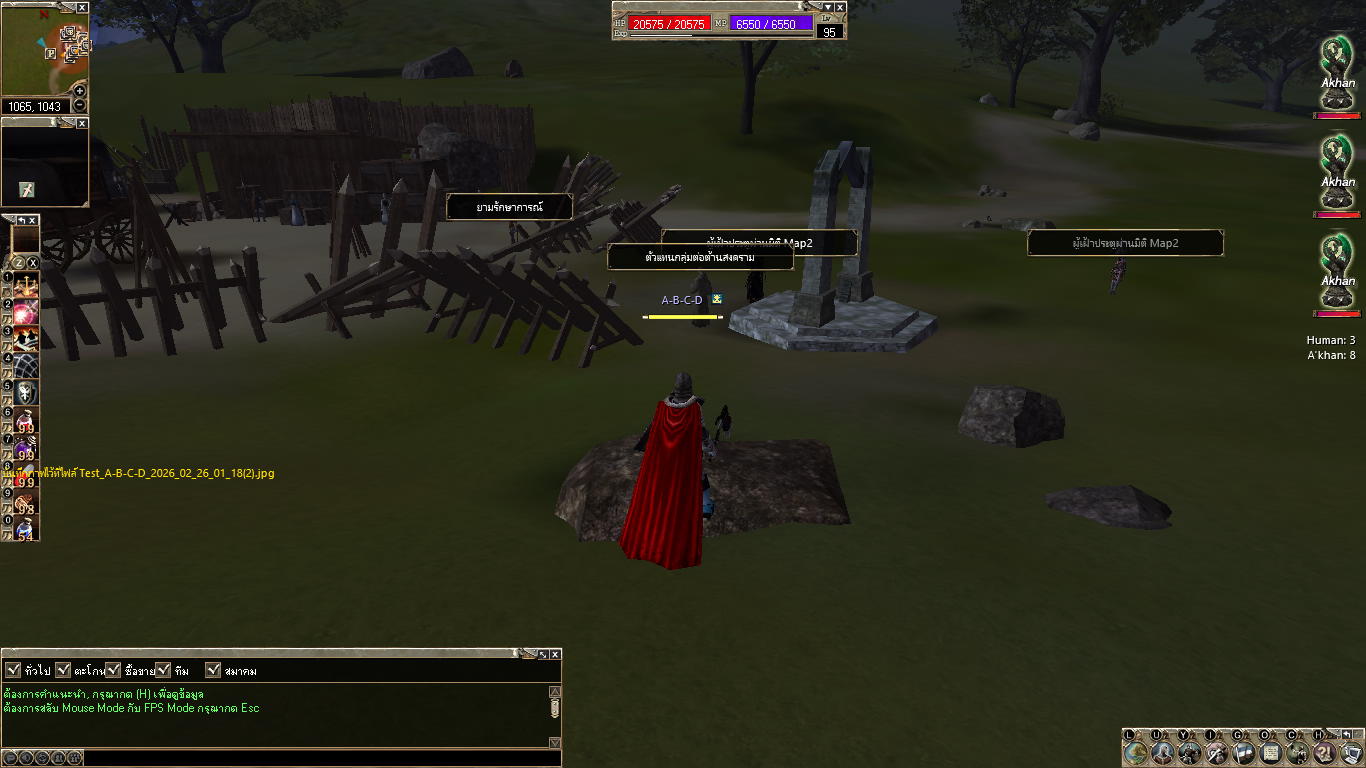Use the glowing pink skill in slot 2
1366x768 pixels.
coord(26,311)
